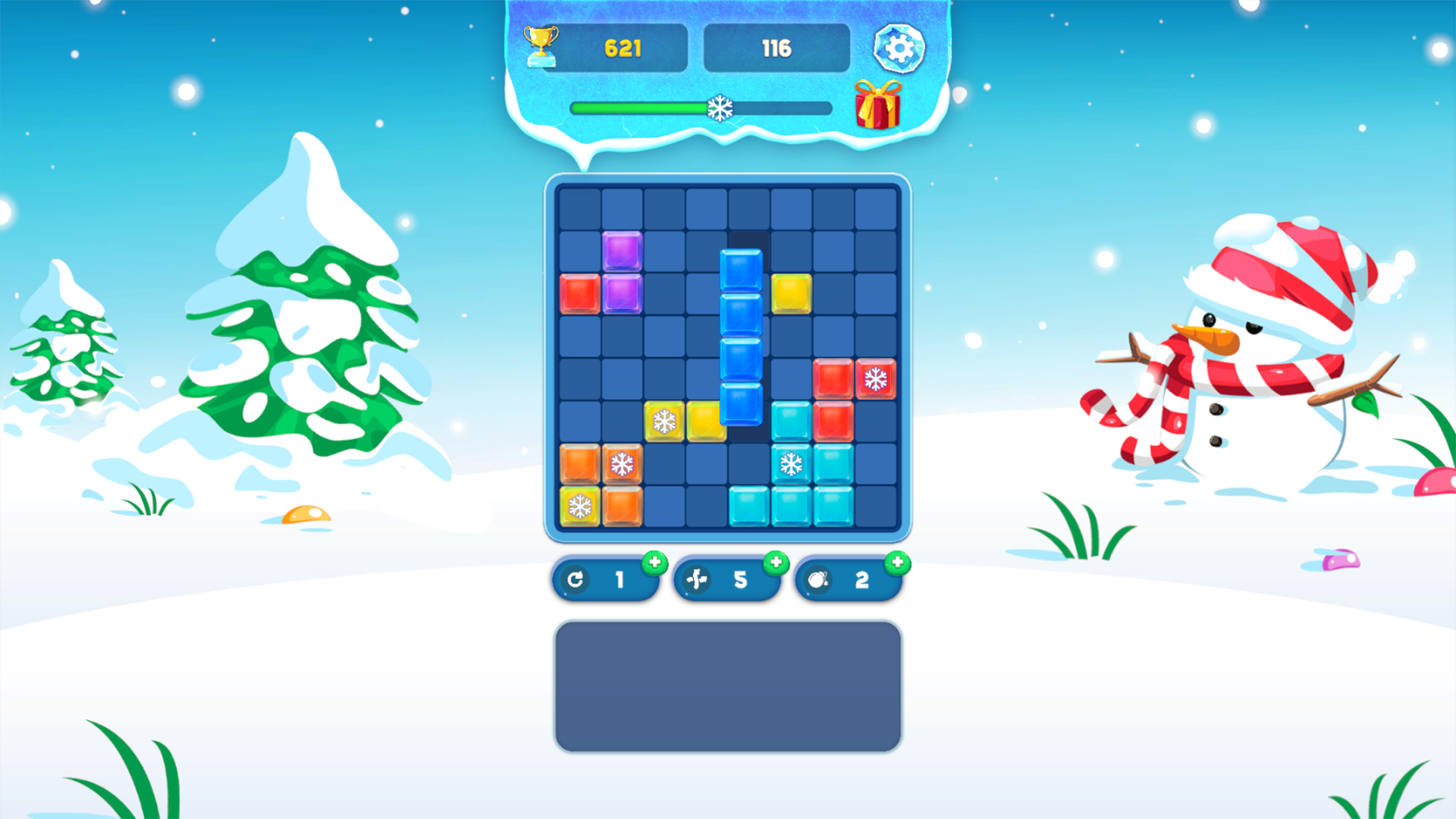Purchase additional bombs with green plus
The image size is (1456, 819).
click(x=896, y=562)
